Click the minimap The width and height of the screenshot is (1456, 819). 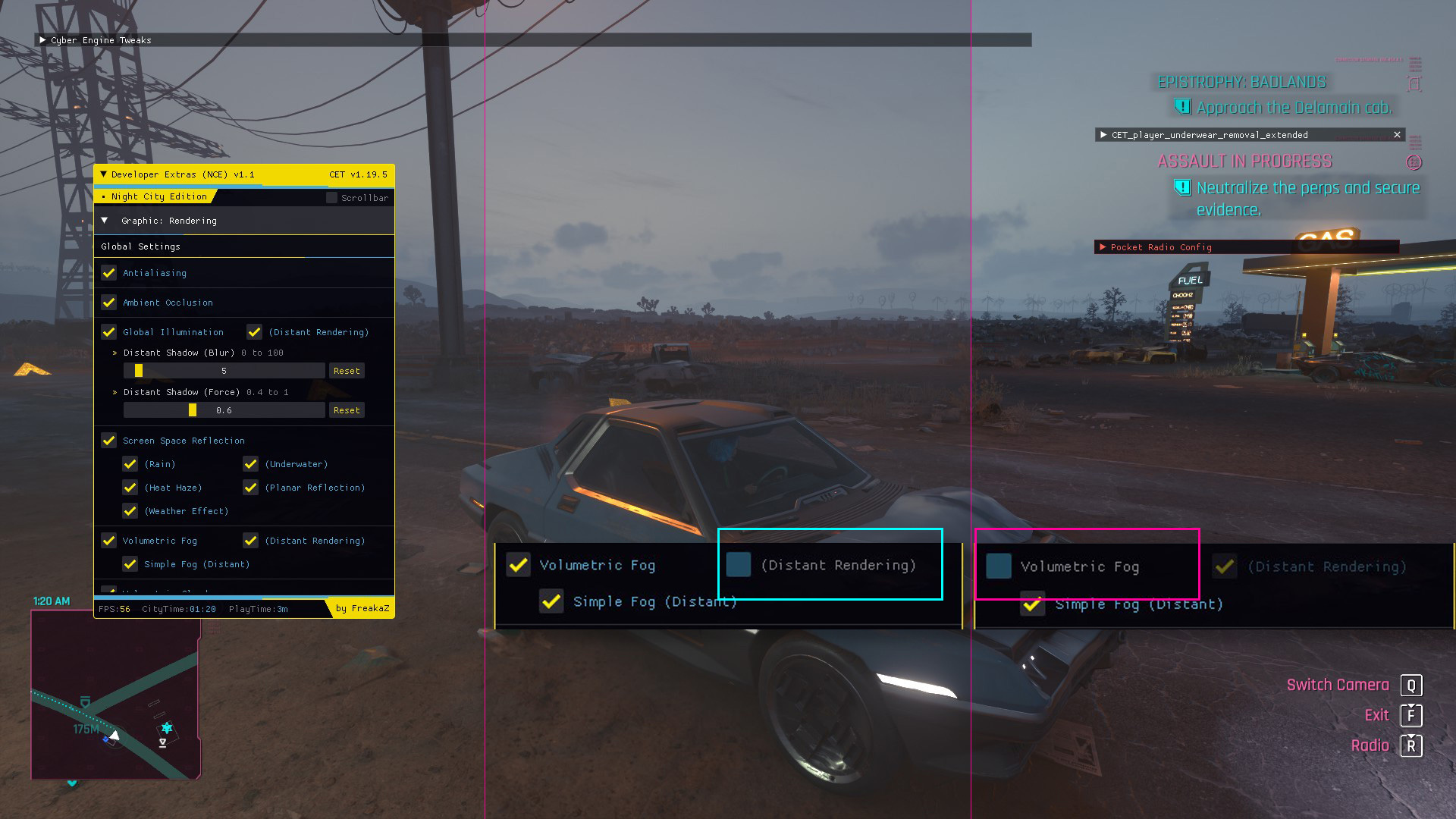tap(115, 694)
